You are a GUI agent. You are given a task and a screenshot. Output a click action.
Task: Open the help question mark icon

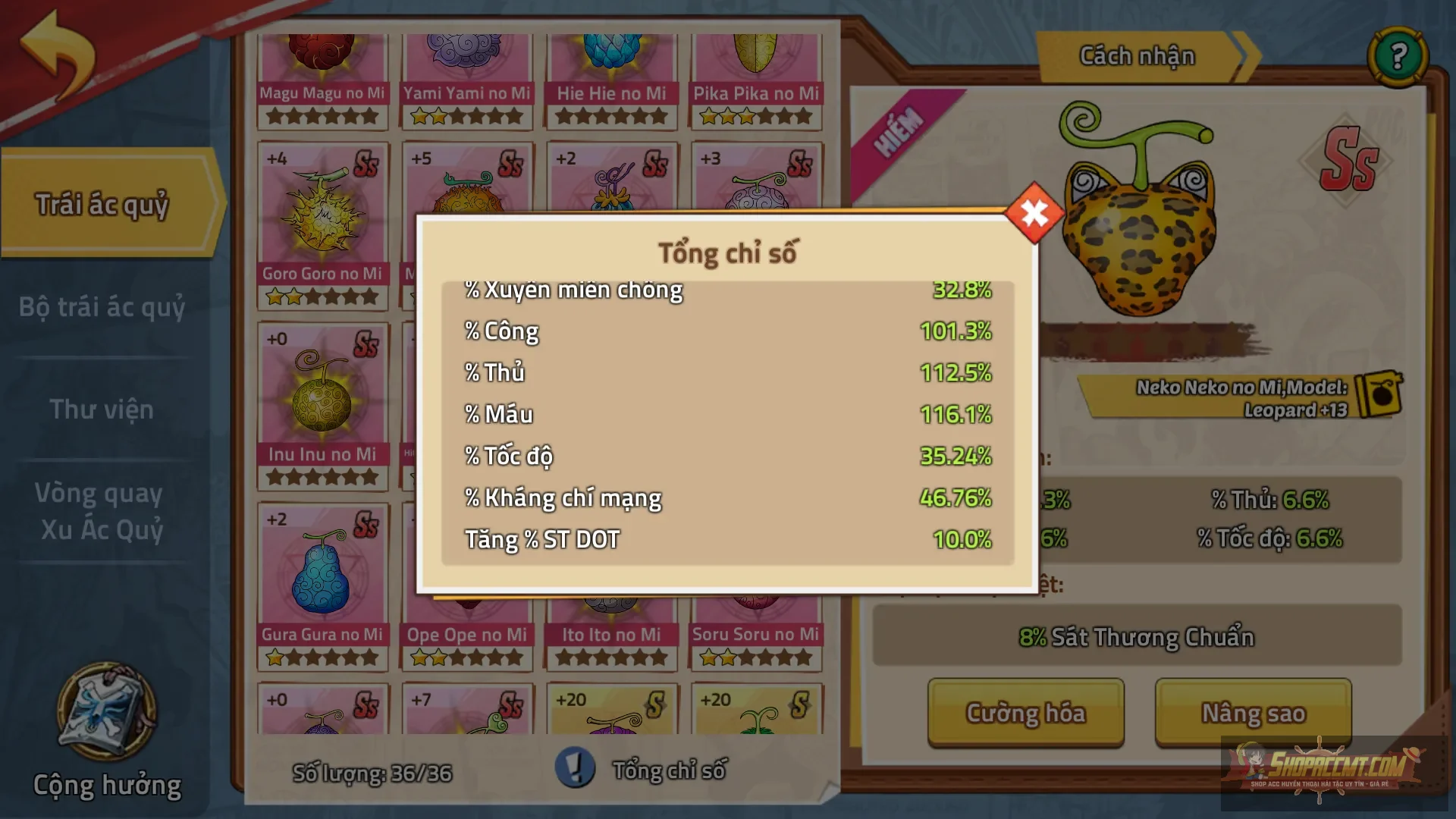[x=1399, y=57]
